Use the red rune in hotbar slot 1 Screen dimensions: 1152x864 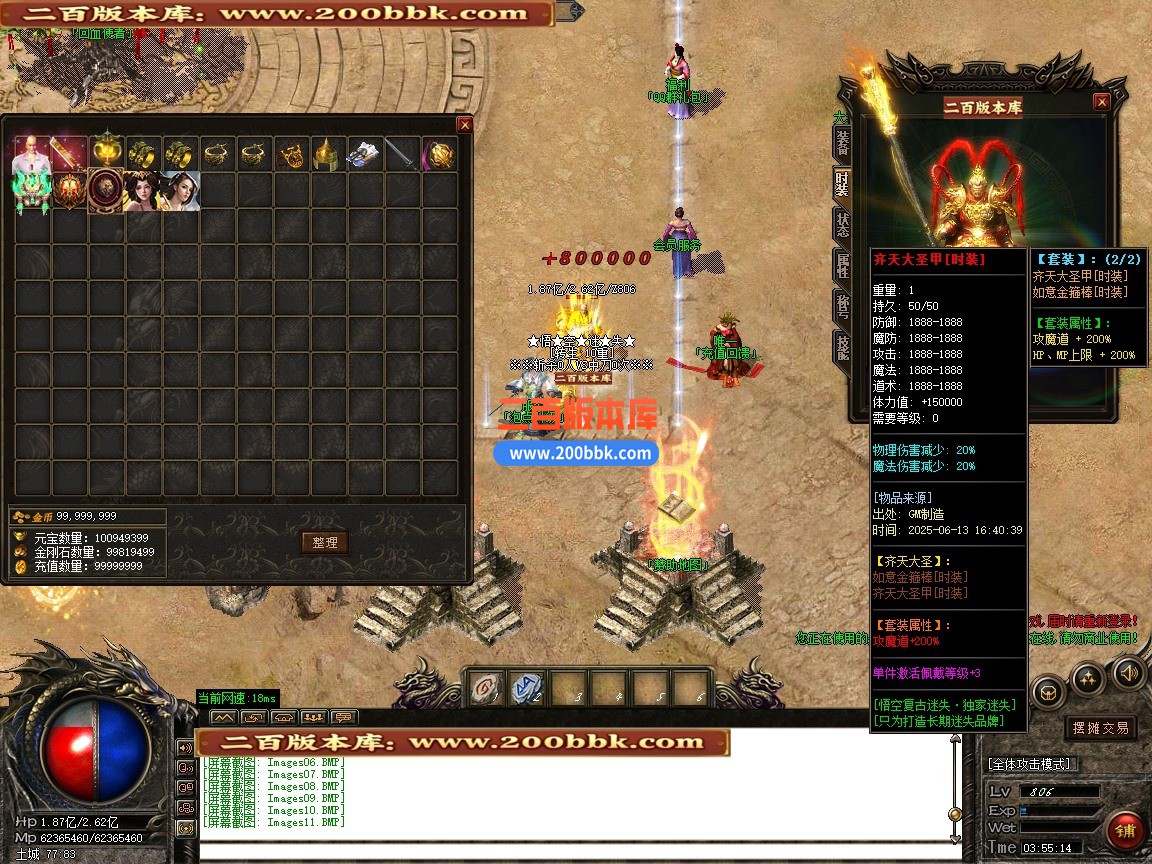coord(486,689)
